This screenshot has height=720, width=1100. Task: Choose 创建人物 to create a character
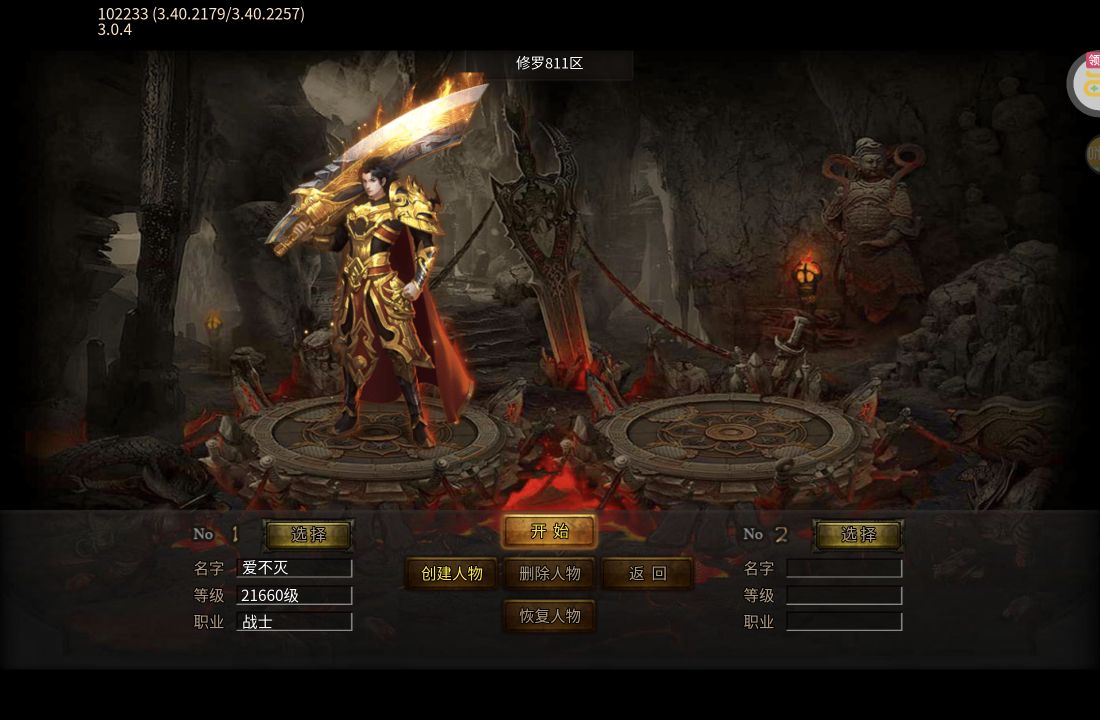[x=452, y=574]
